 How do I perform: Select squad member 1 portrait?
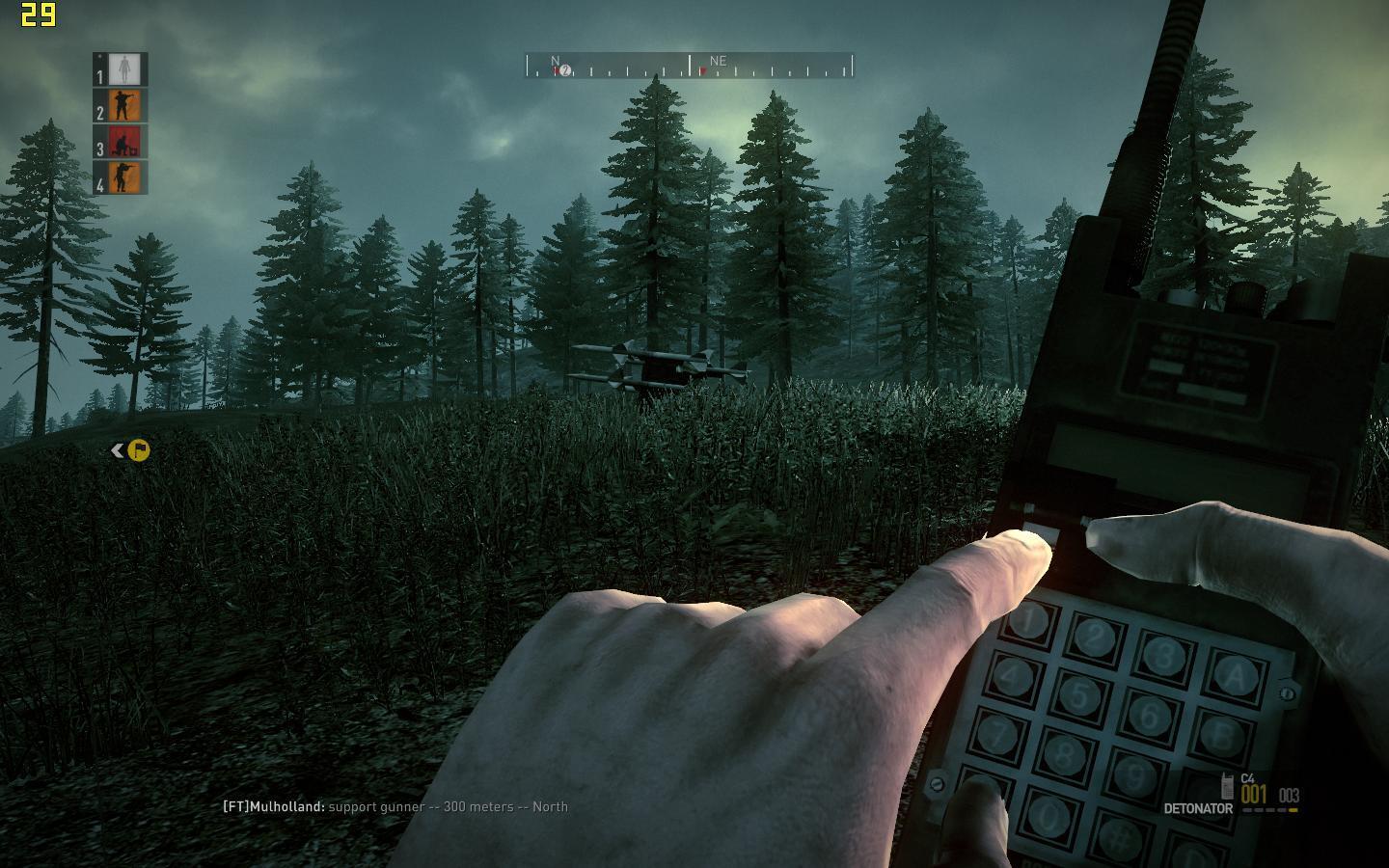coord(124,69)
